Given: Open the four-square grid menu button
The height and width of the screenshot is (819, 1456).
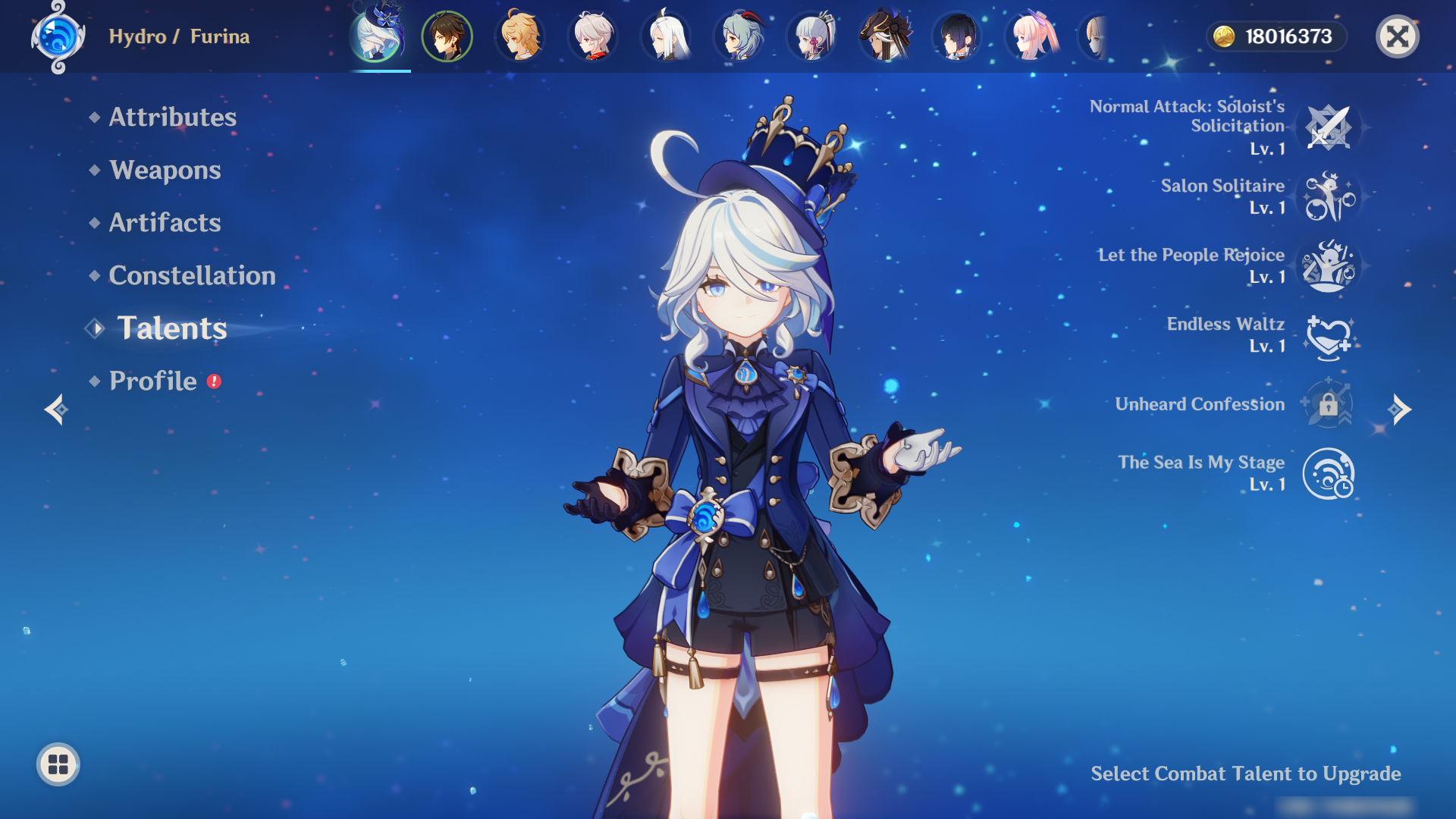Looking at the screenshot, I should tap(58, 764).
